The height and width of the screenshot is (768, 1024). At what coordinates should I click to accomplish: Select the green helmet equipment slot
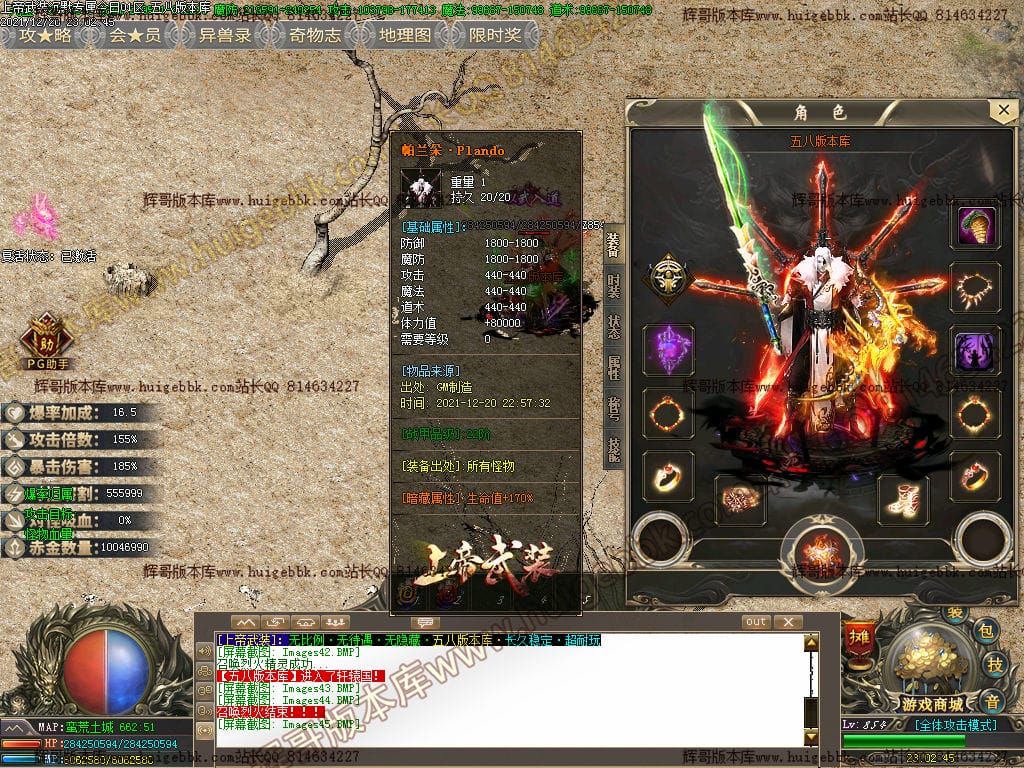tap(974, 227)
